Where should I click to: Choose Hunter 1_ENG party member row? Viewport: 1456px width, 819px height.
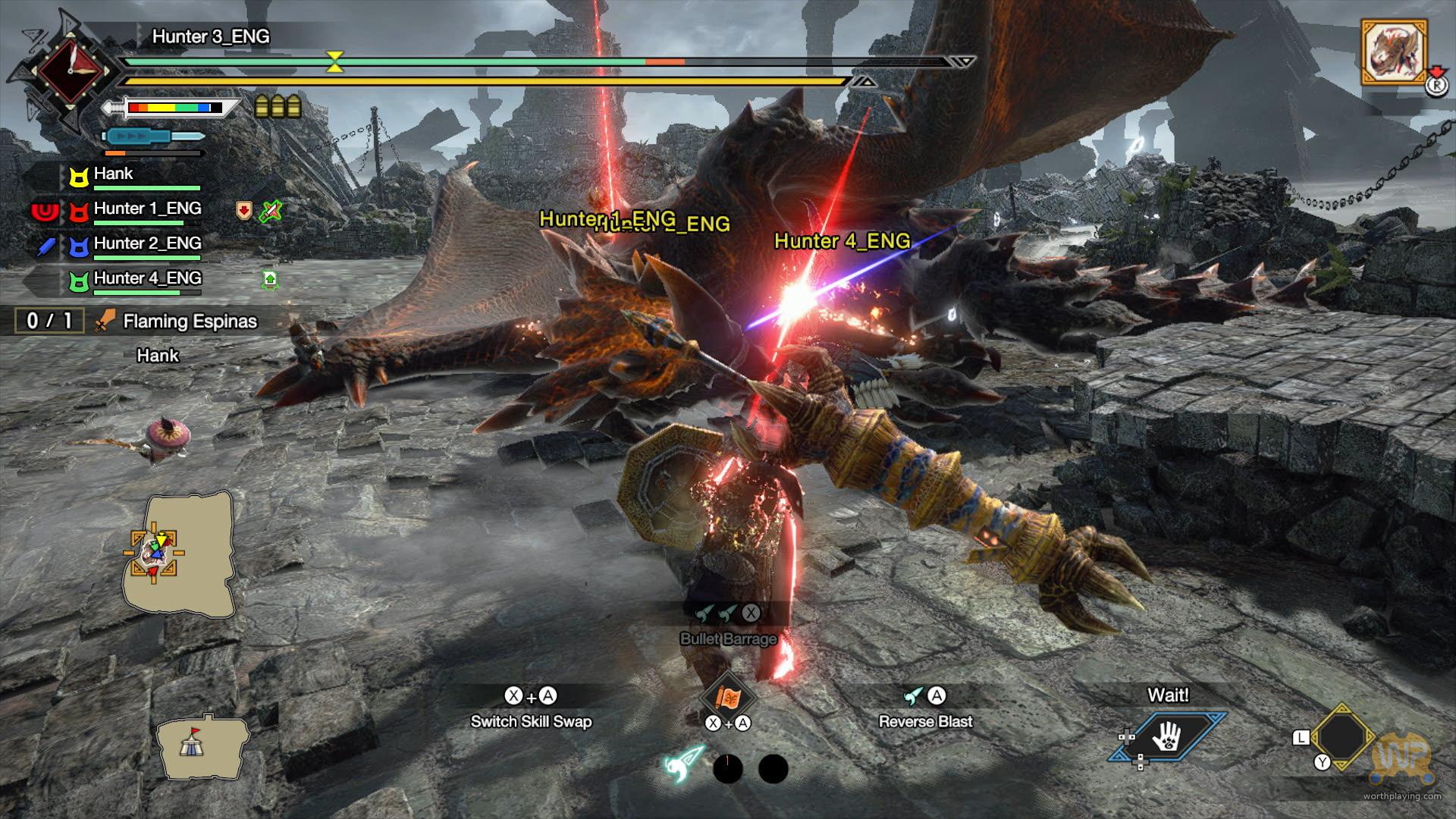click(x=147, y=209)
